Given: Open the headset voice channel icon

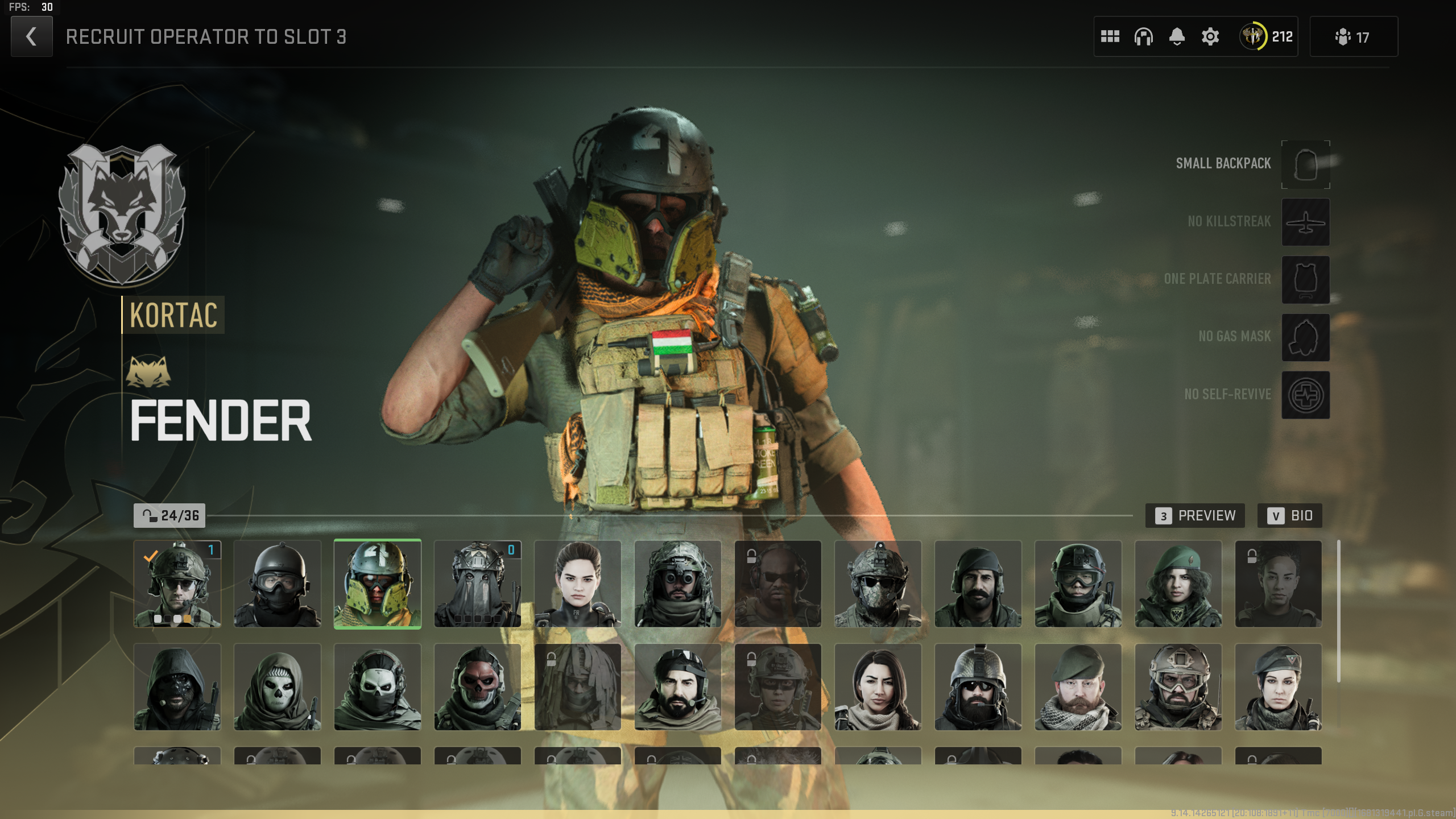Looking at the screenshot, I should click(1143, 37).
